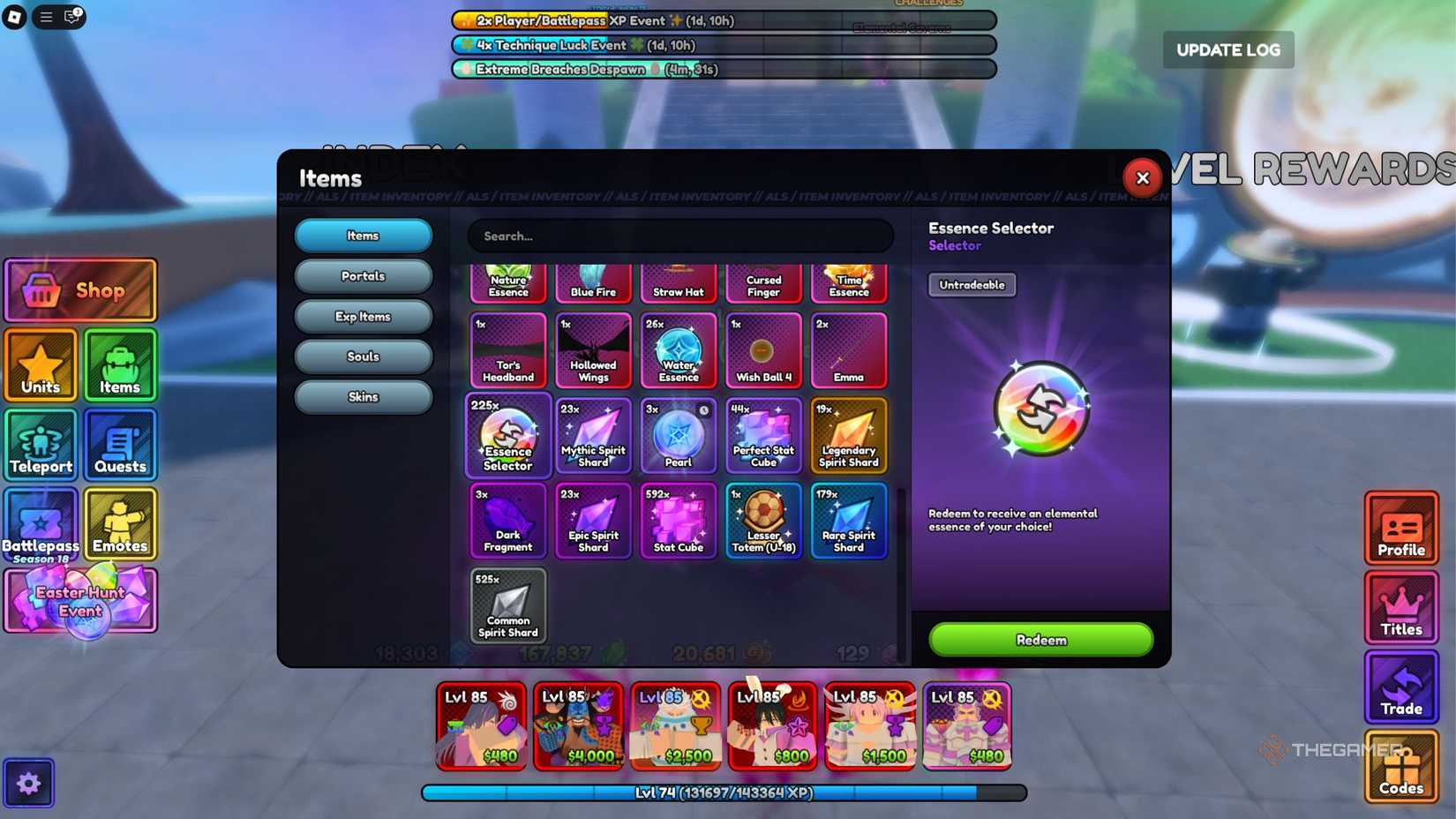Select the Units star icon

pos(41,364)
